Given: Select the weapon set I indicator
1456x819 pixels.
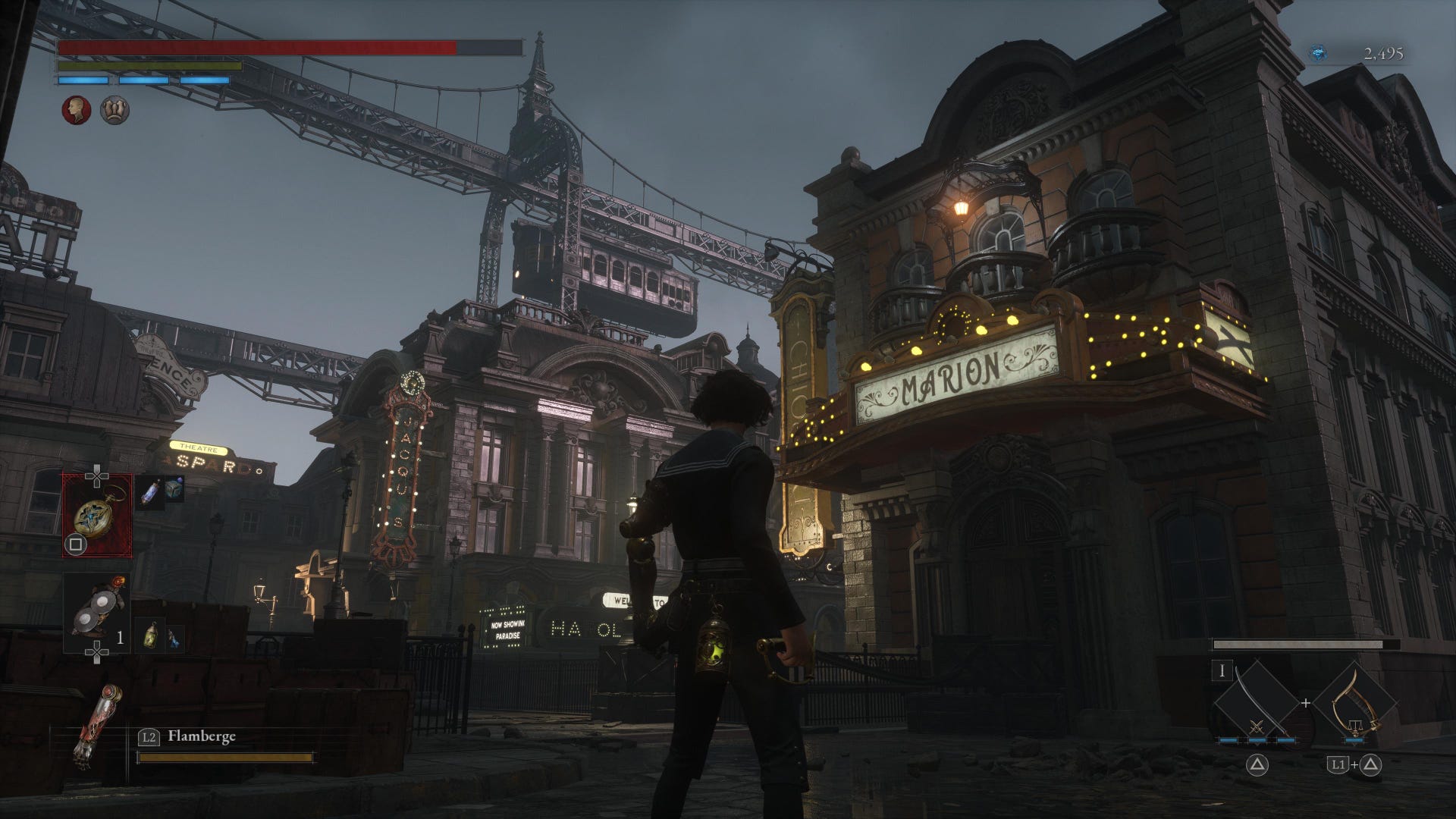Looking at the screenshot, I should (1222, 670).
